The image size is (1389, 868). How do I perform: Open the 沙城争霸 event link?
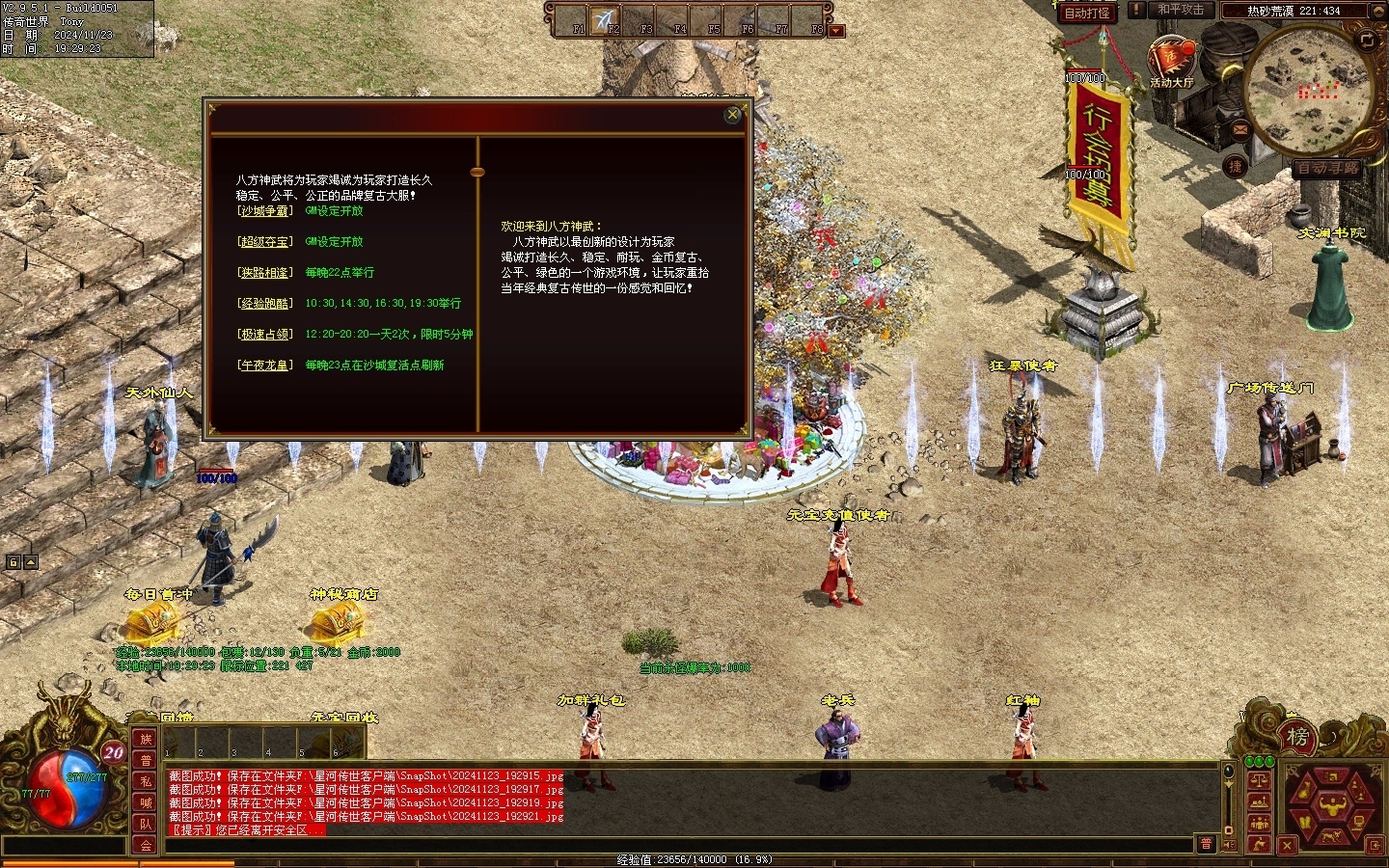264,211
